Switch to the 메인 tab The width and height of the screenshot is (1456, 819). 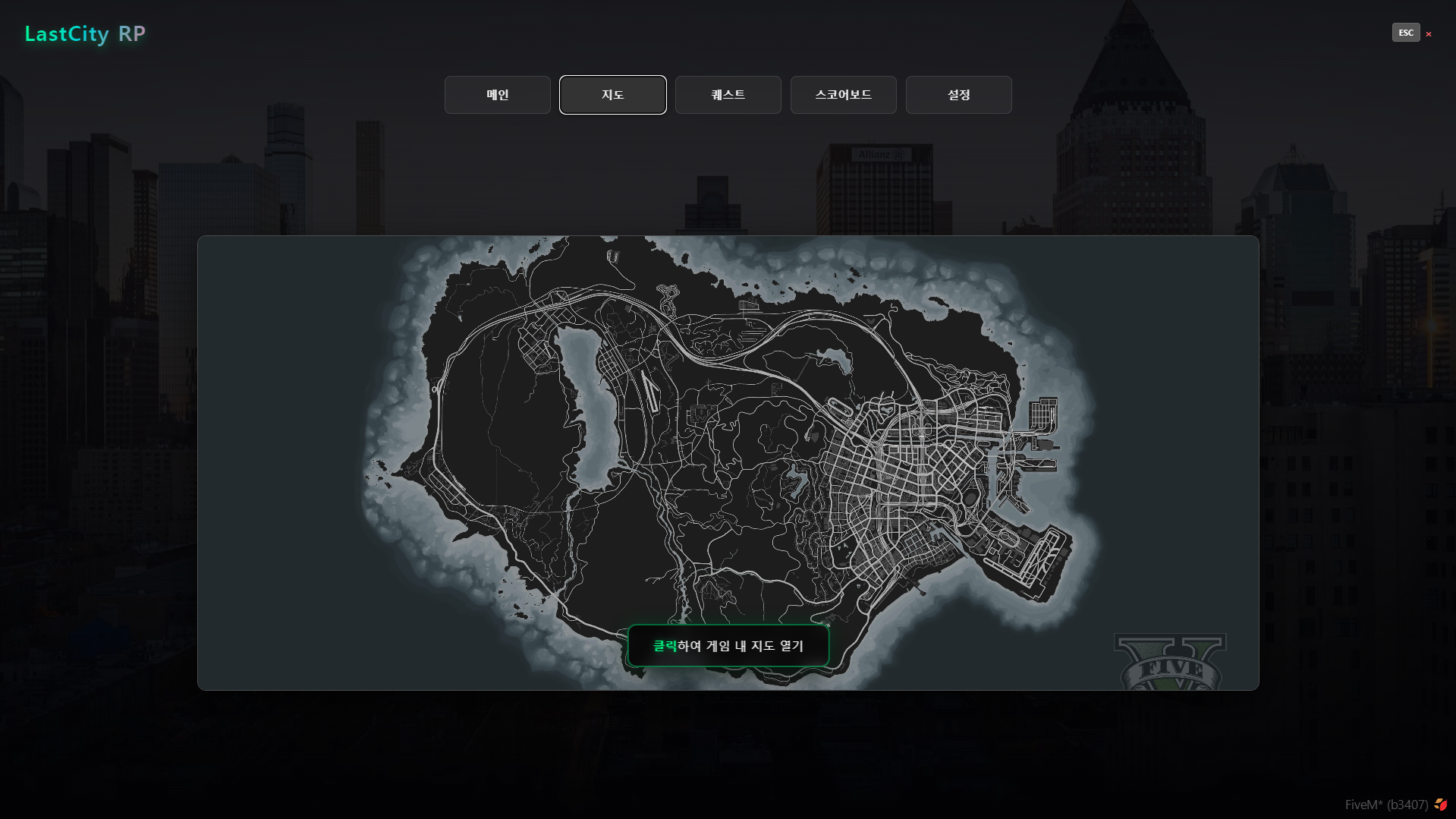(x=498, y=95)
